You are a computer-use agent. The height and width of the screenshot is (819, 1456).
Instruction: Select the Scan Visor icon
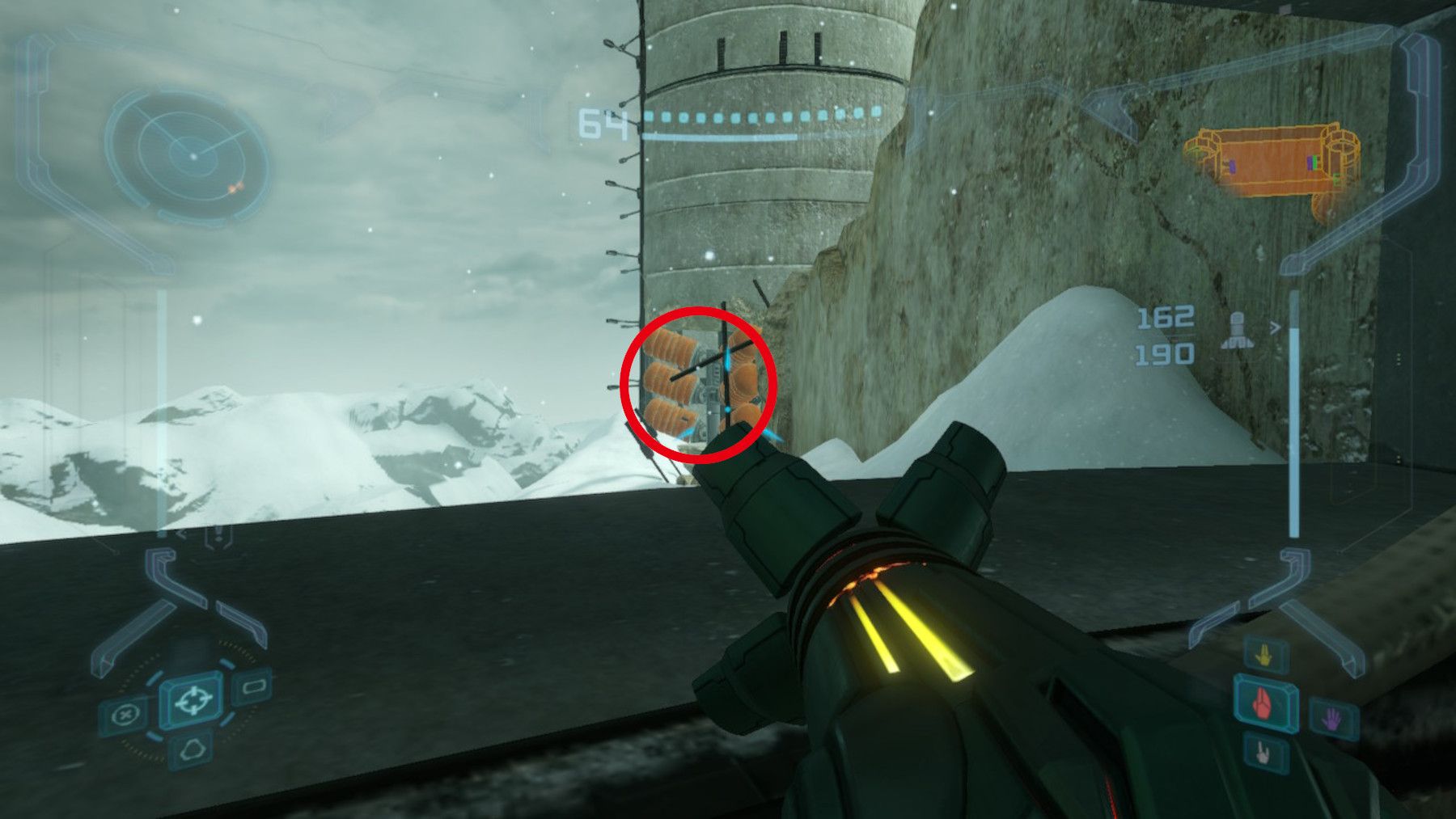[x=127, y=713]
